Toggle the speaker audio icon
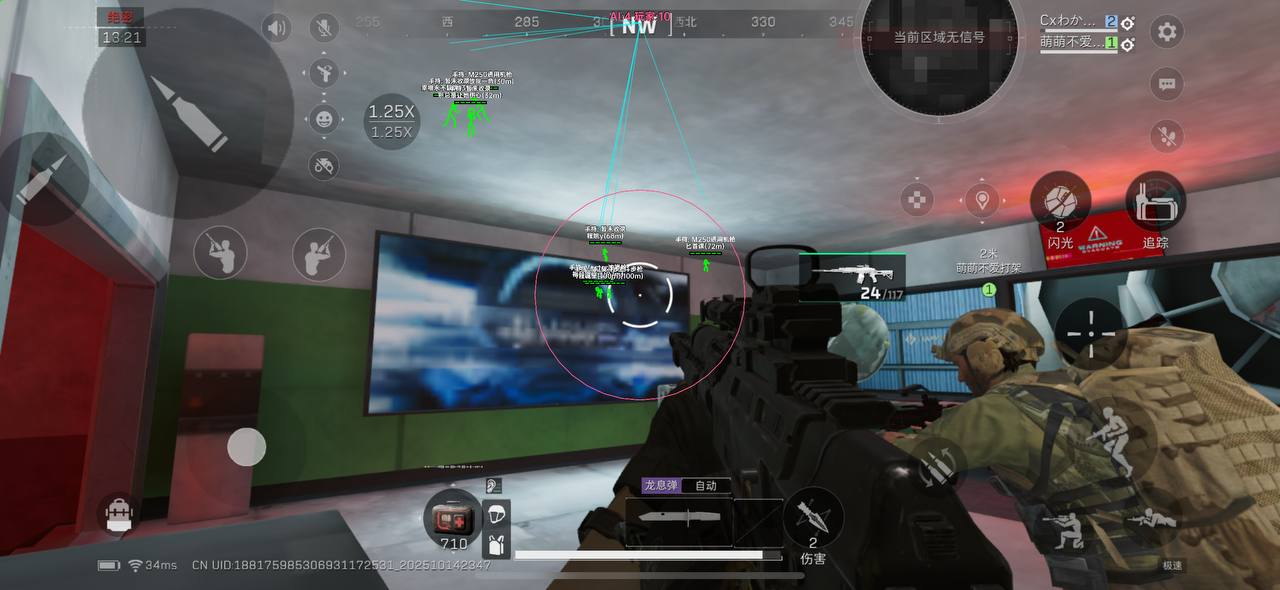1280x590 pixels. [276, 28]
